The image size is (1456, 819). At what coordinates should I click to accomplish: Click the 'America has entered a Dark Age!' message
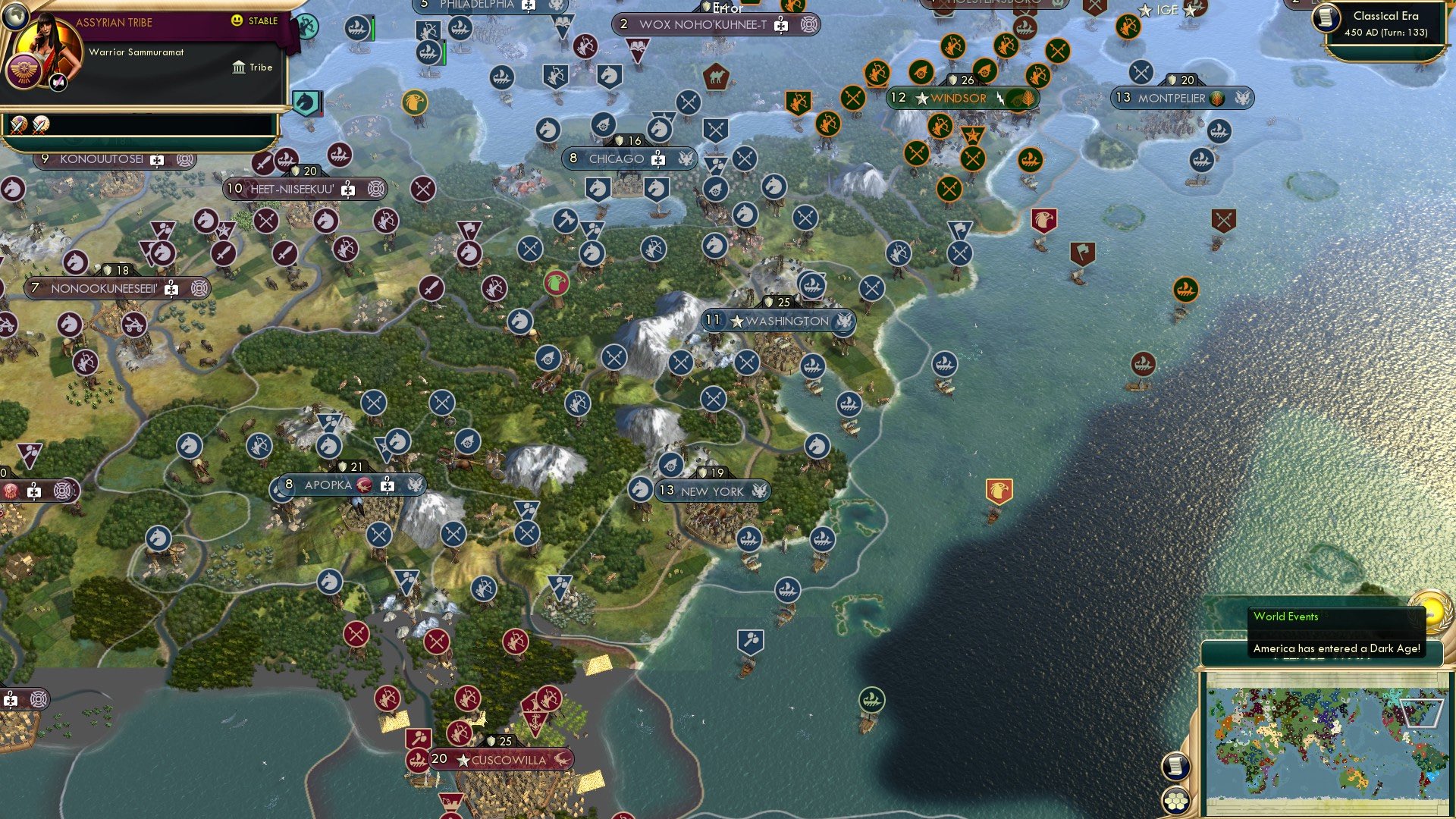(x=1336, y=649)
